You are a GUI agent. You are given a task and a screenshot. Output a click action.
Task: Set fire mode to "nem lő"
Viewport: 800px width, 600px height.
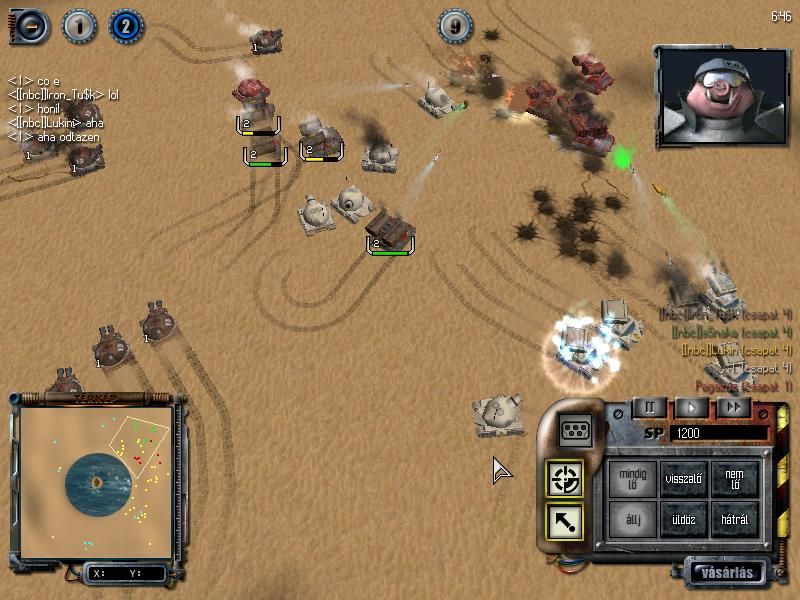click(735, 478)
